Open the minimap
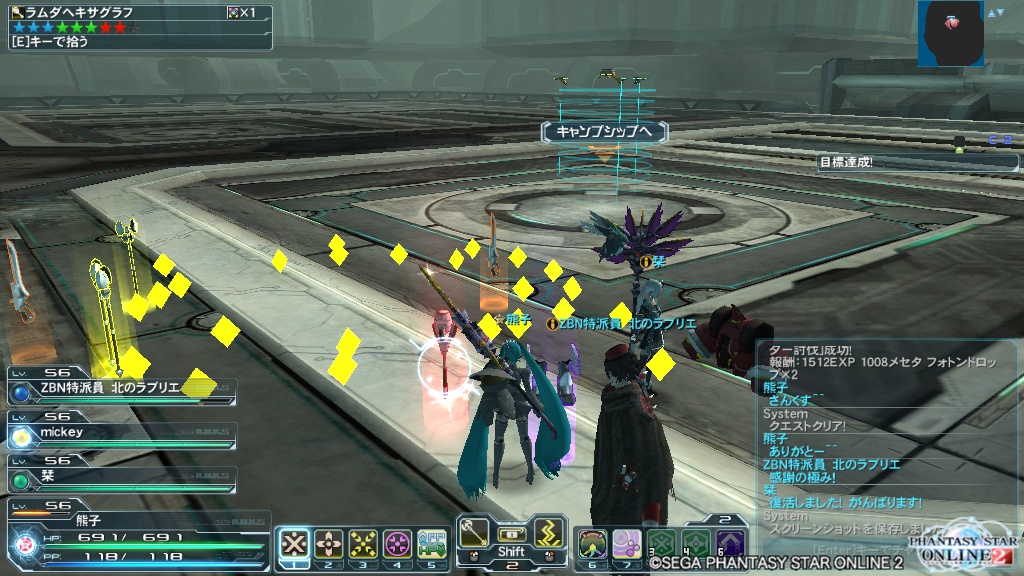1024x576 pixels. 950,33
